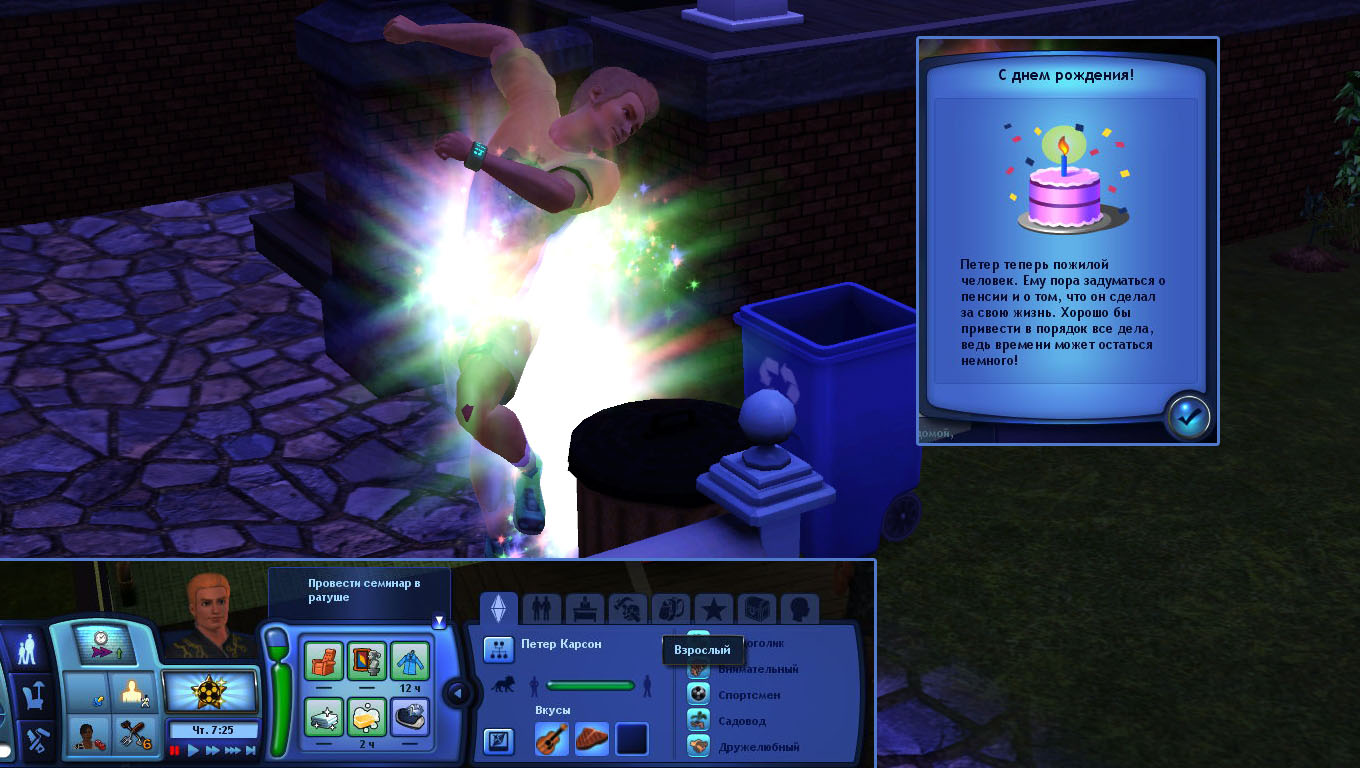Switch to the star-icon Lifetime Rewards tab
Image resolution: width=1360 pixels, height=768 pixels.
(x=713, y=608)
